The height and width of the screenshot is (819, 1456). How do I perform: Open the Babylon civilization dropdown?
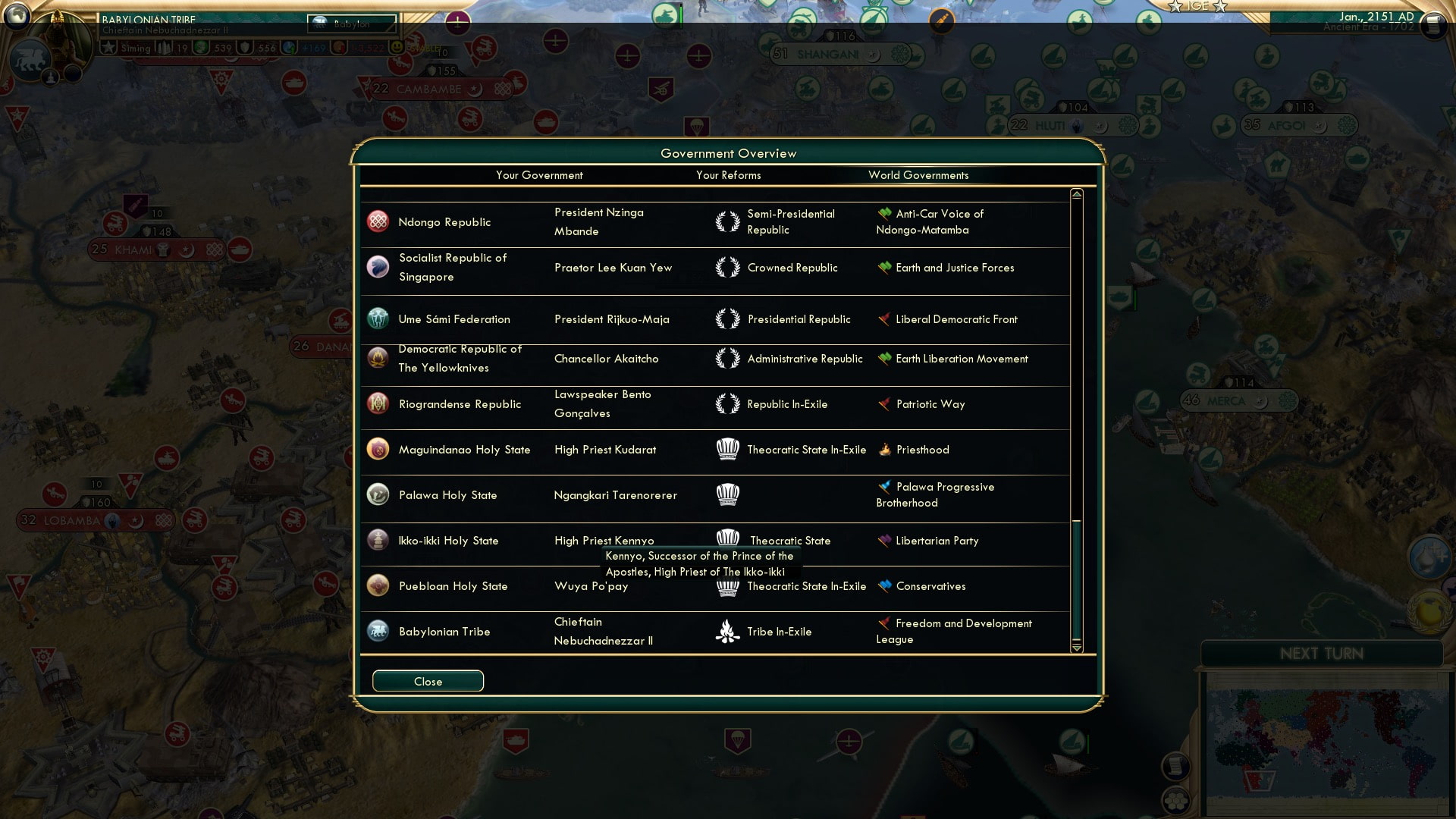pos(353,24)
